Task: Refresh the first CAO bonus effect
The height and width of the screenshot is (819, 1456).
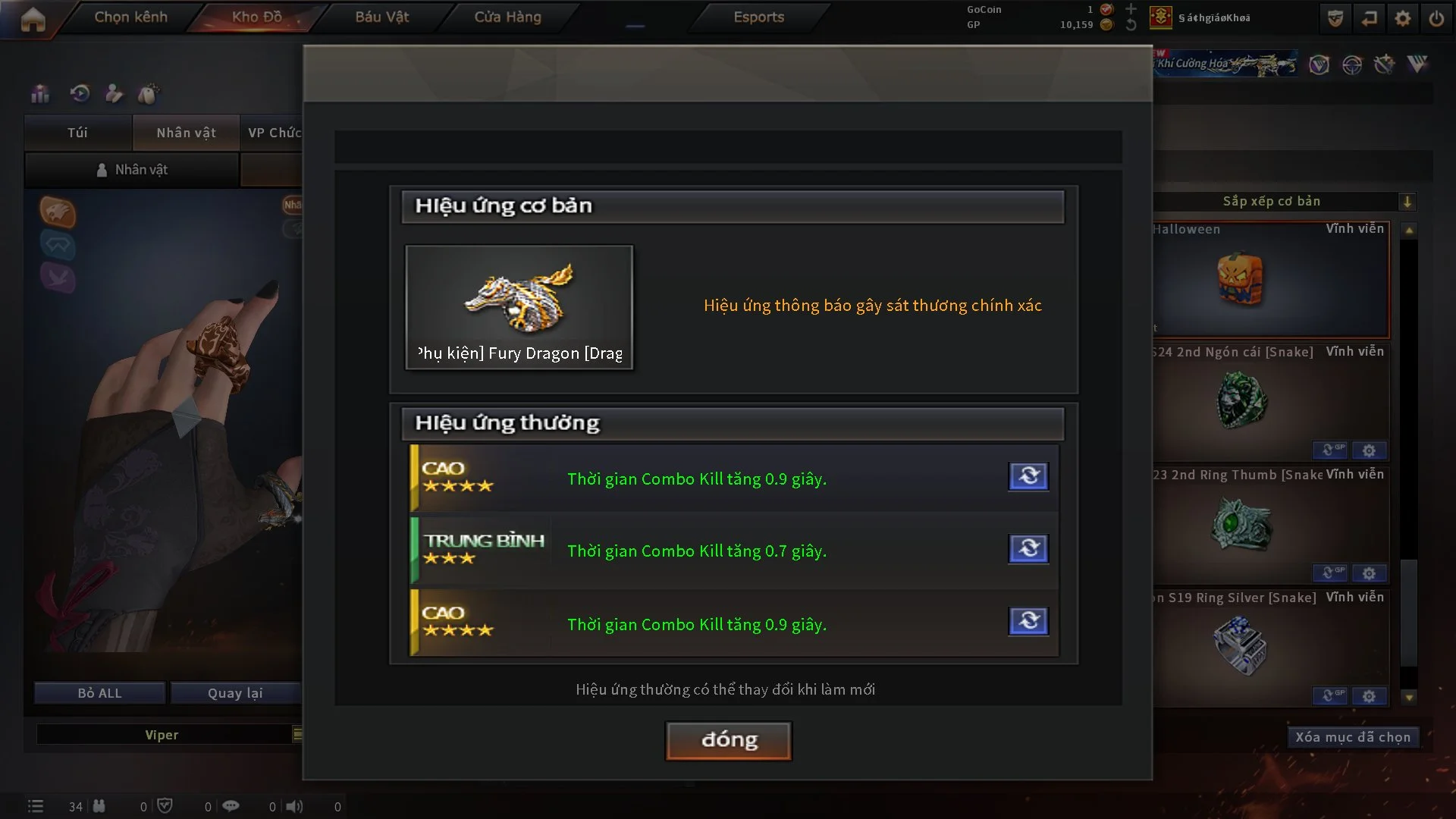Action: tap(1028, 476)
